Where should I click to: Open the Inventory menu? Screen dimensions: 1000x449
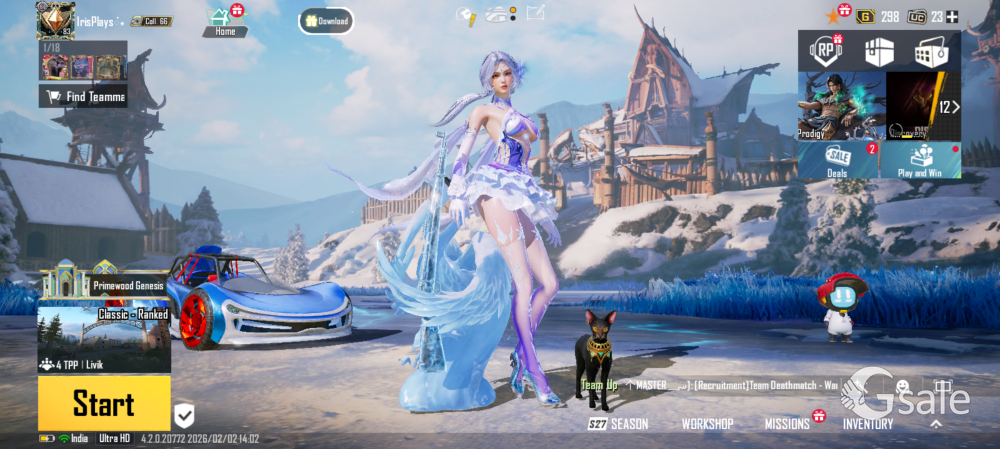[868, 424]
